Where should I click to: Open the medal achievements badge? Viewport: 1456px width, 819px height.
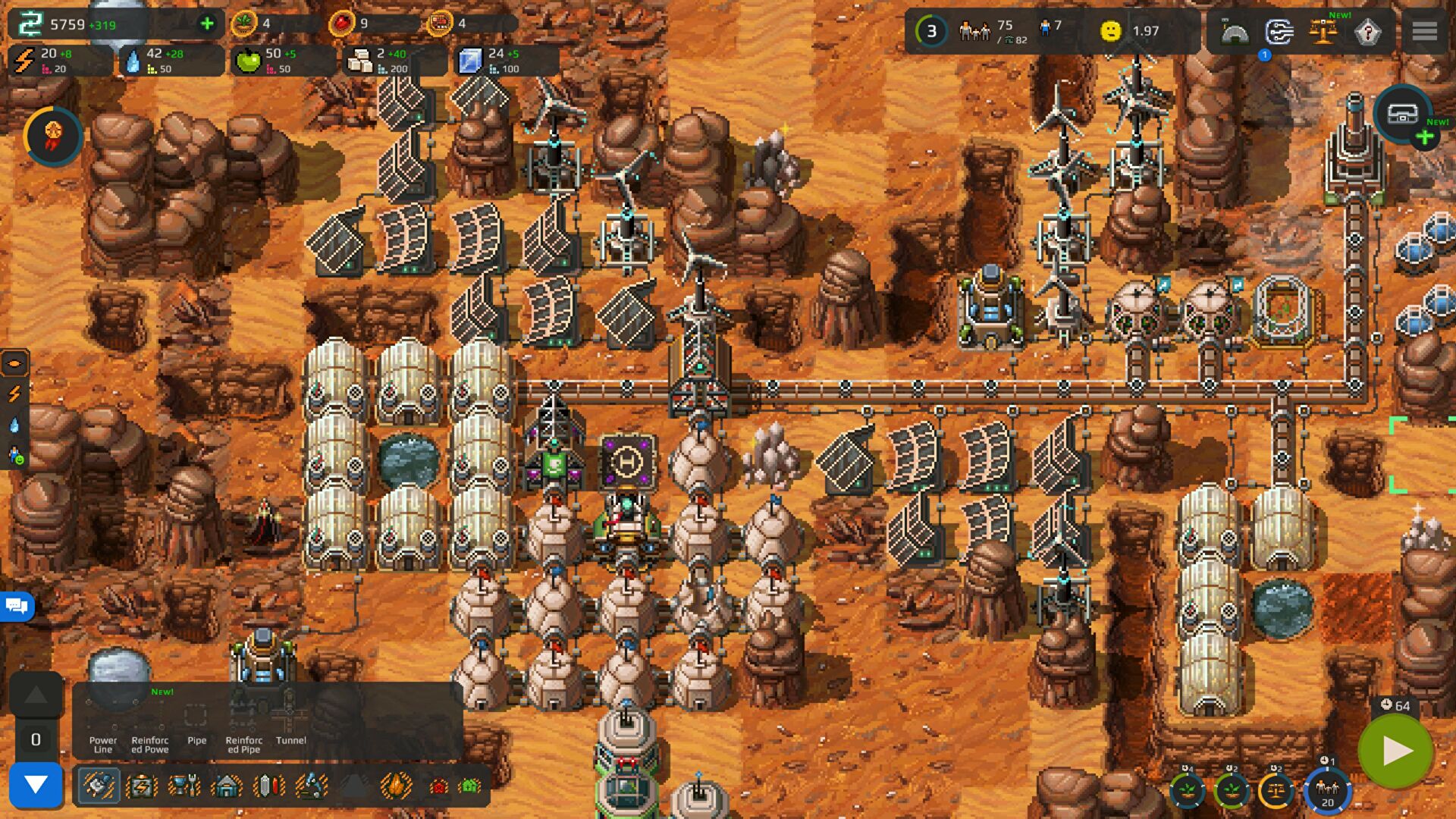pos(53,136)
